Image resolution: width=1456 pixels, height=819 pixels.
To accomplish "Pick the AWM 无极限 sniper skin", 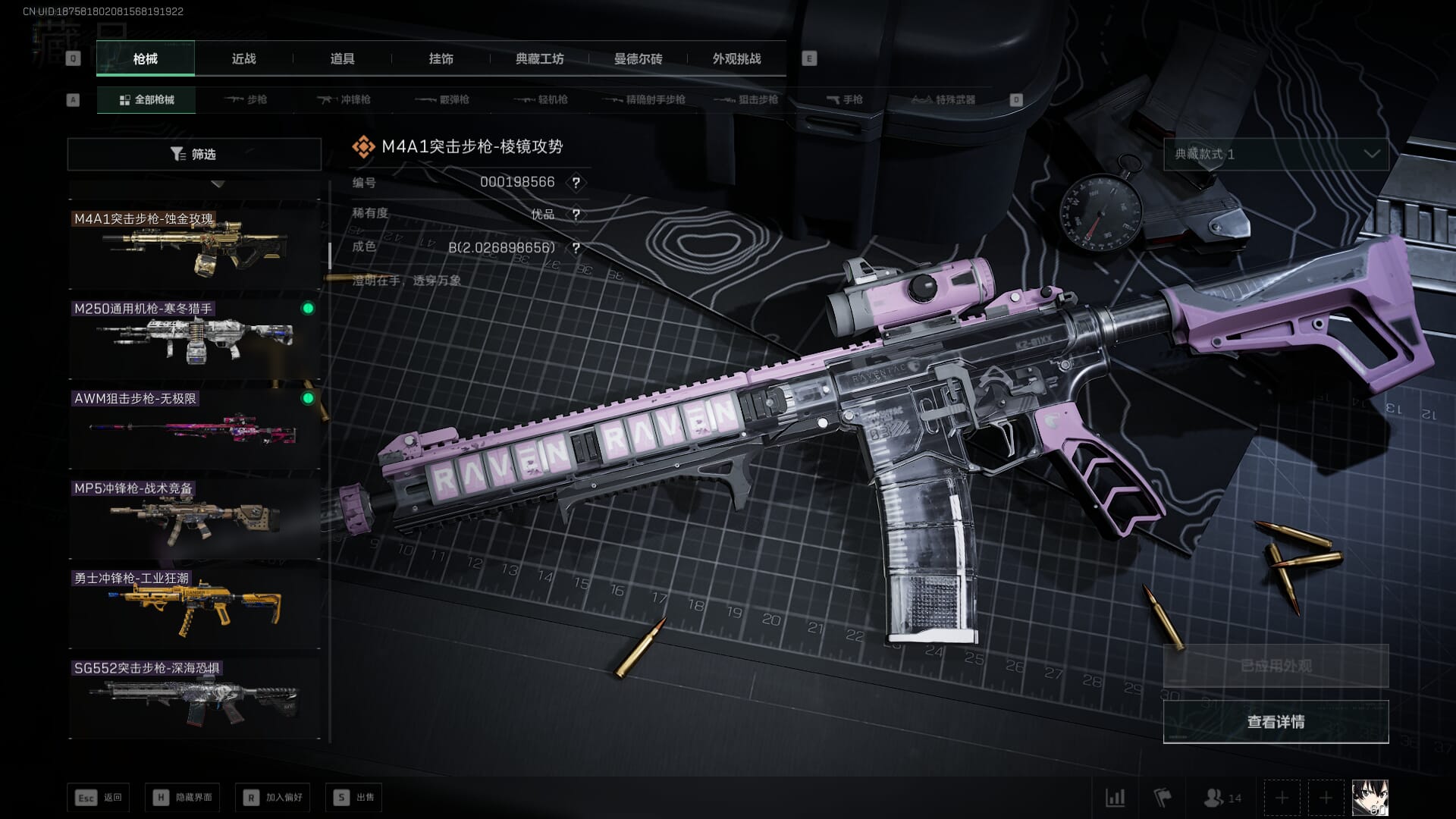I will click(x=194, y=426).
